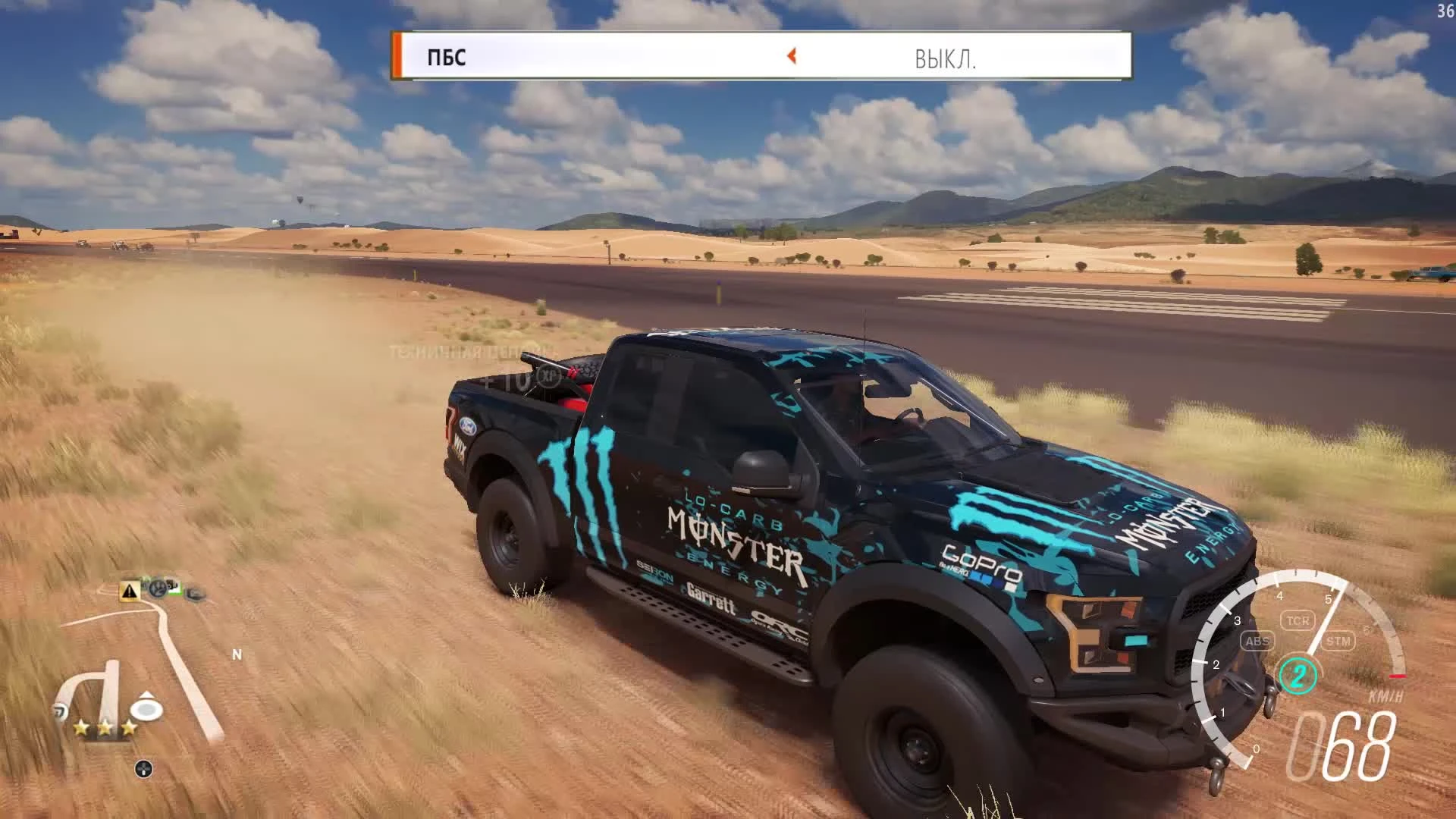Click the STM indicator on the speedometer
The width and height of the screenshot is (1456, 819).
1341,641
